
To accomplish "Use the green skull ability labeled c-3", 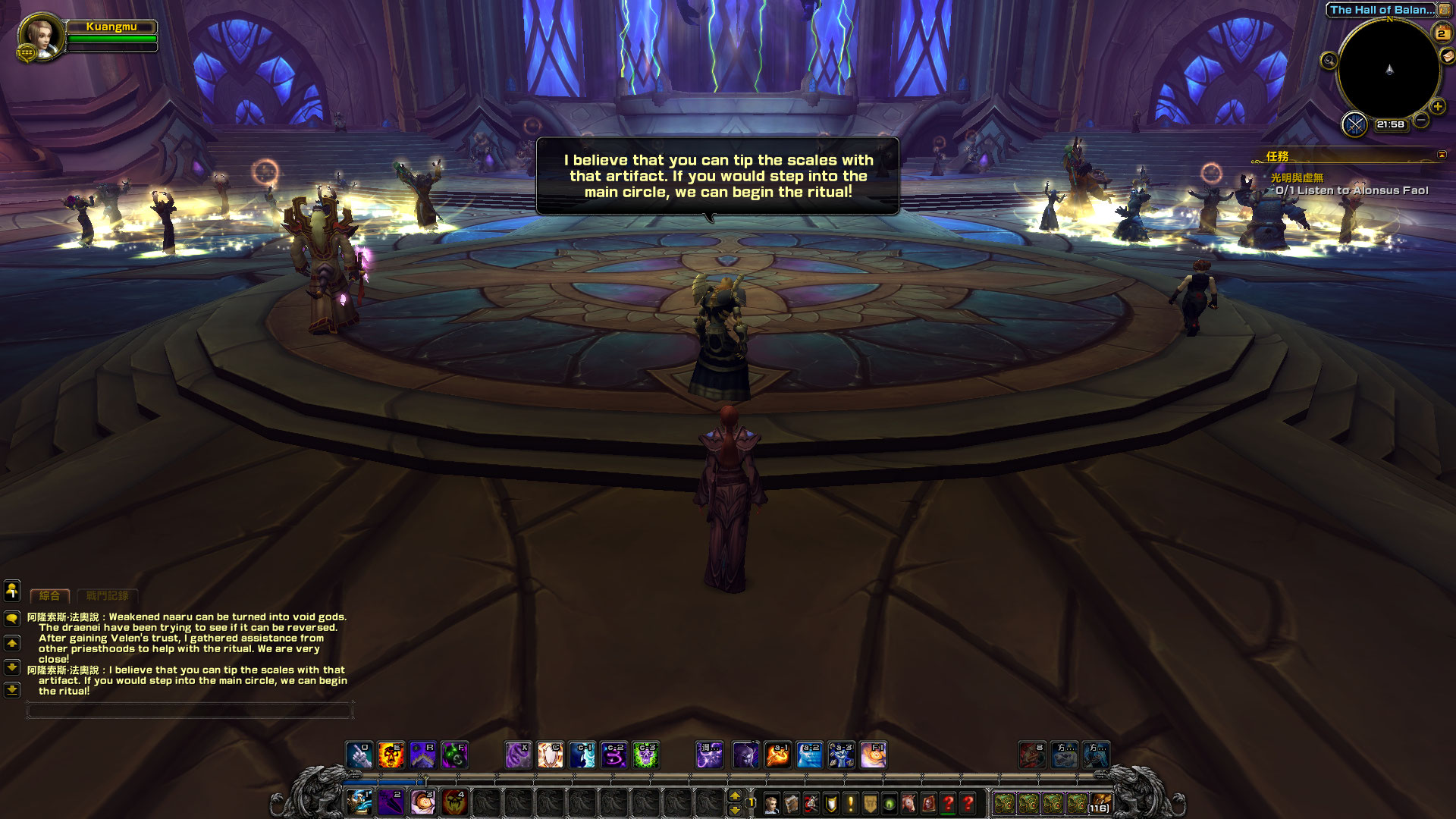I will [645, 755].
